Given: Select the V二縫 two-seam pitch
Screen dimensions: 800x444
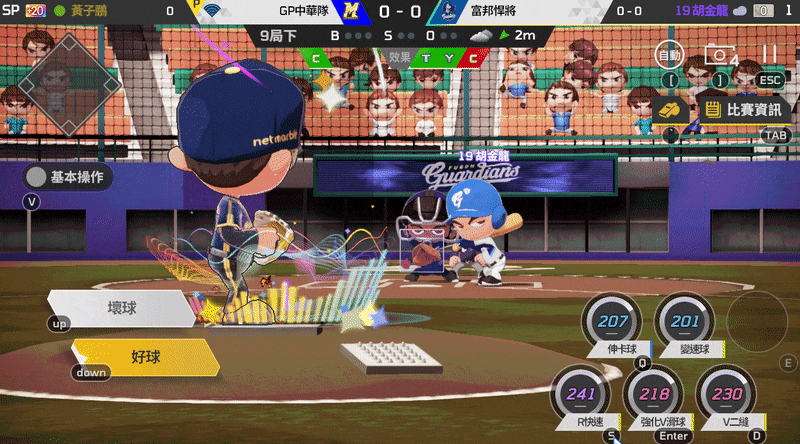Looking at the screenshot, I should 726,396.
